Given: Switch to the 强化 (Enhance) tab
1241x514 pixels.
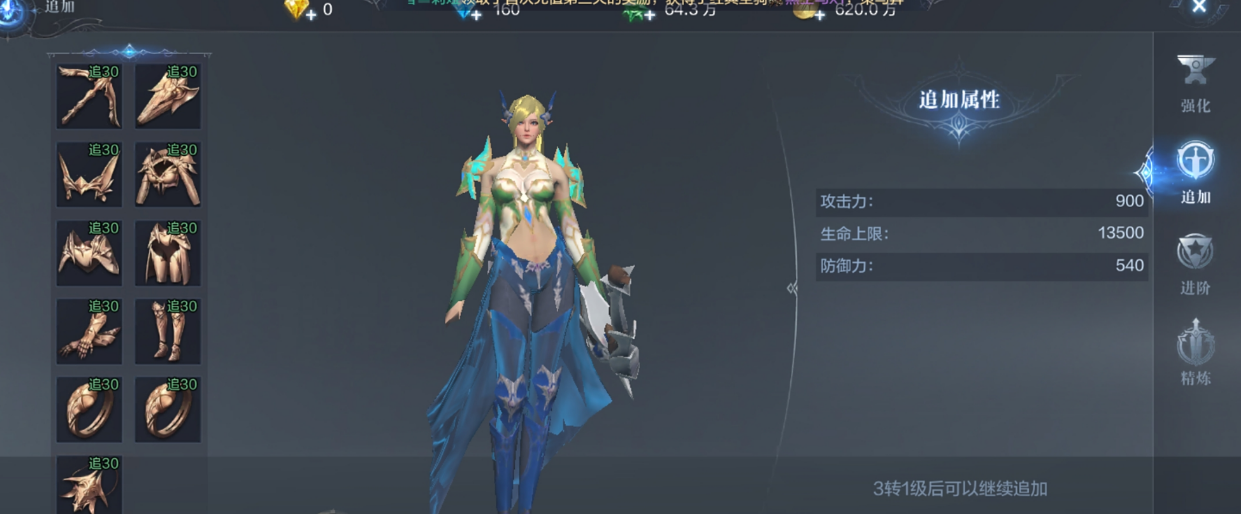Looking at the screenshot, I should (1195, 82).
